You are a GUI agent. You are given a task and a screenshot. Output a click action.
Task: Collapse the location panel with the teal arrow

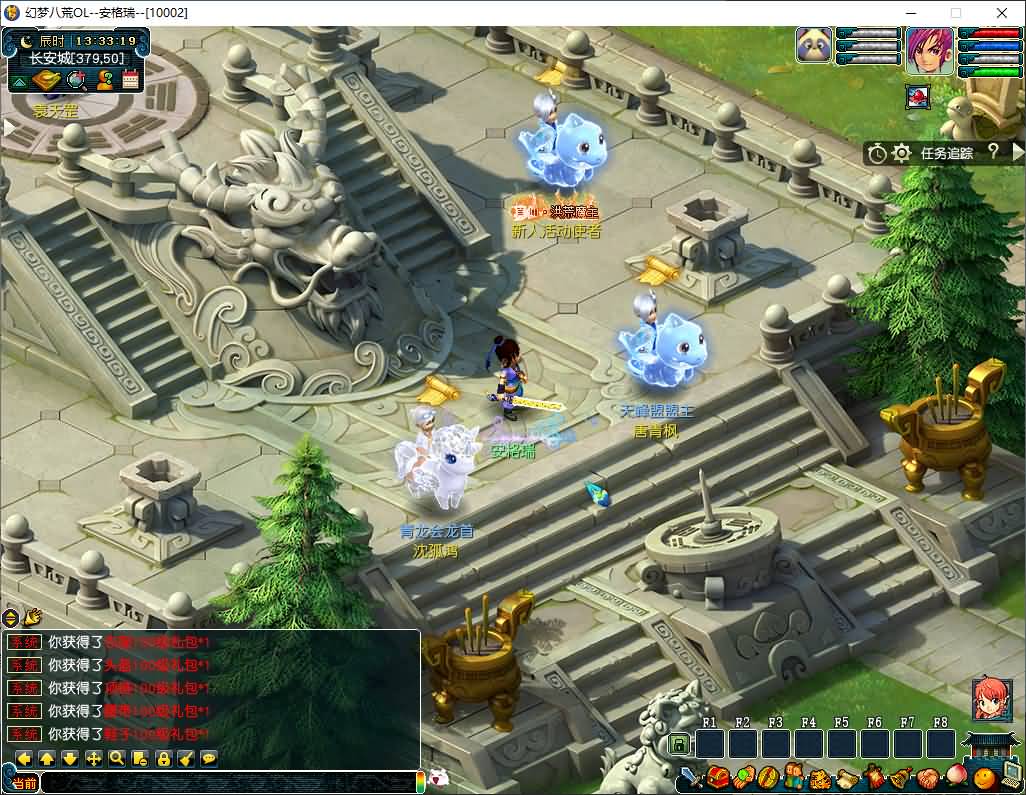tap(20, 81)
